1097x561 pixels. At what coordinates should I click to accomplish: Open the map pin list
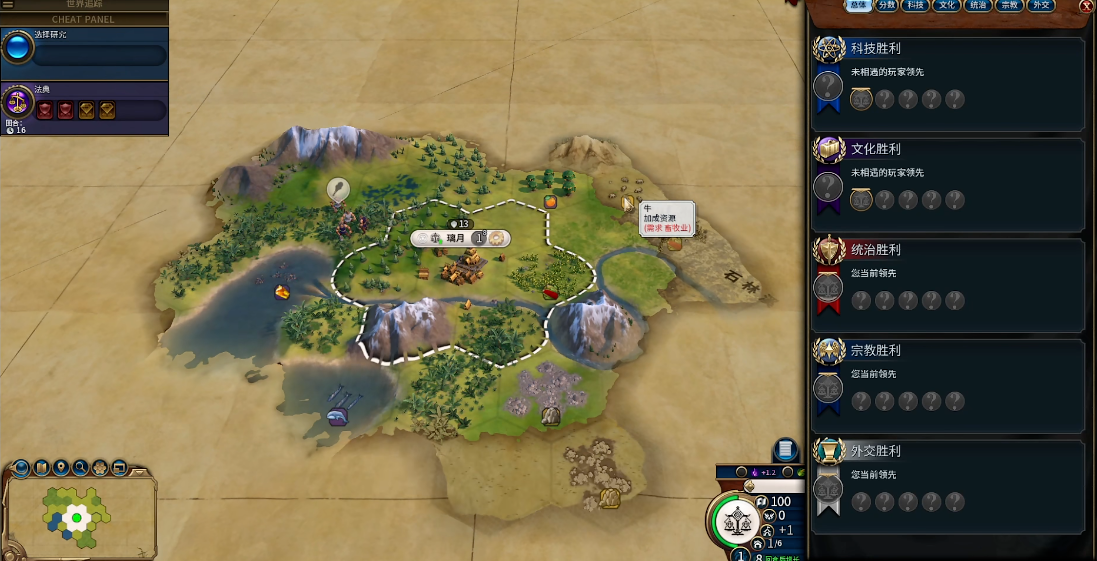[61, 467]
